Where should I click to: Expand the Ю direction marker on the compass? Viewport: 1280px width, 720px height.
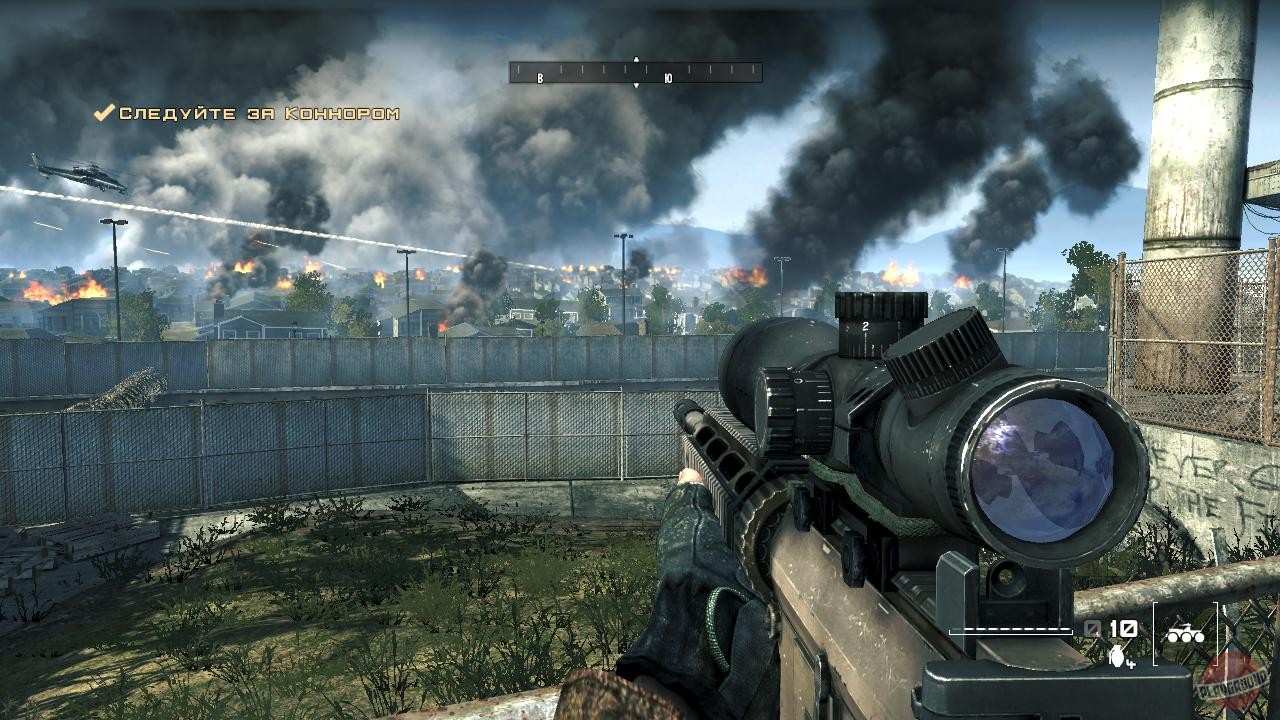click(669, 77)
